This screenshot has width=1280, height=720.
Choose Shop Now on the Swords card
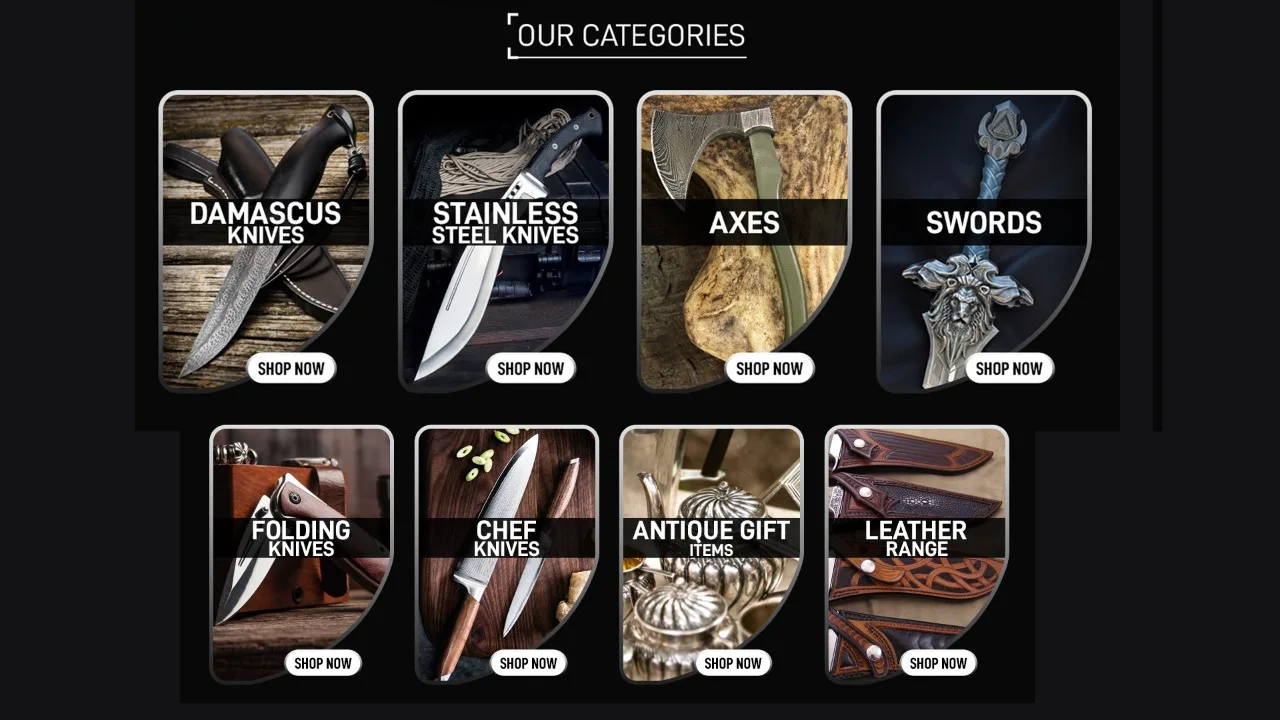click(1009, 368)
